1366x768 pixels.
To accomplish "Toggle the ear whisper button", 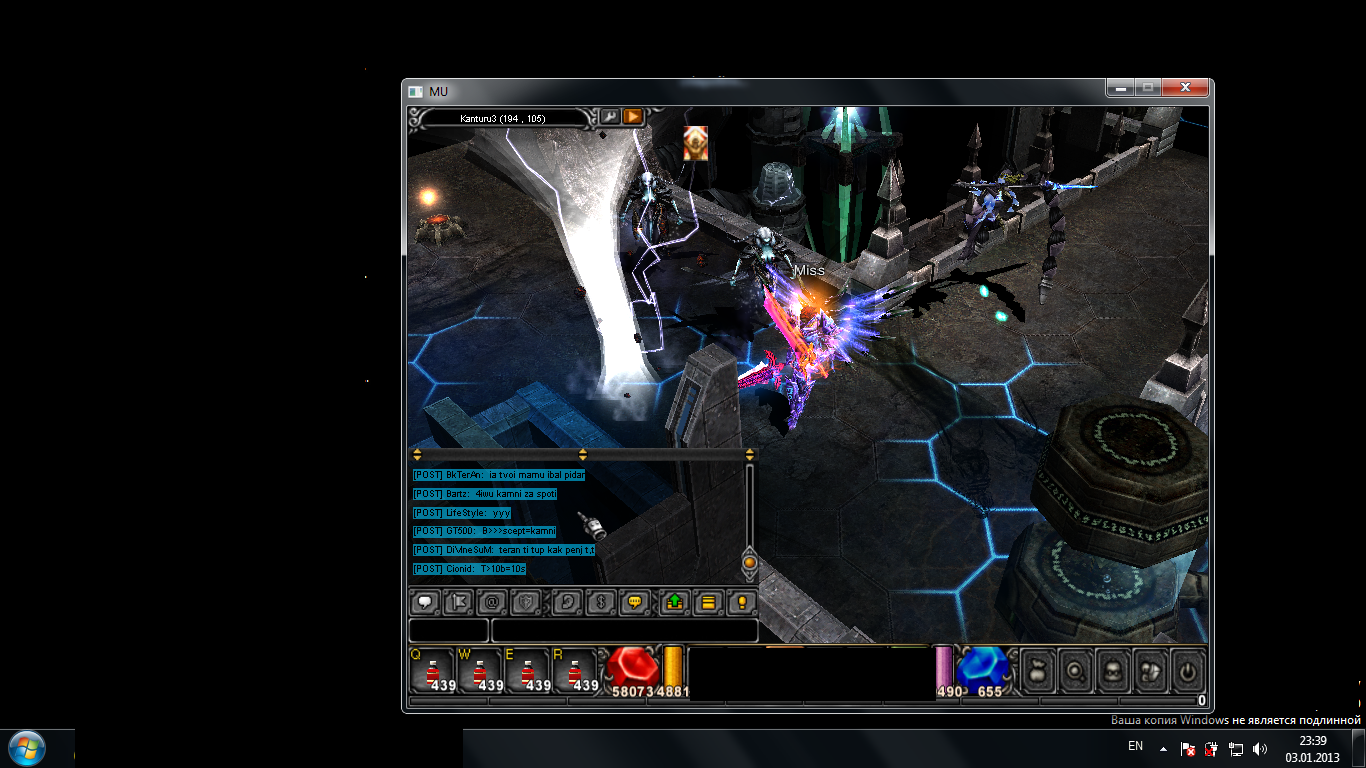I will pyautogui.click(x=567, y=602).
